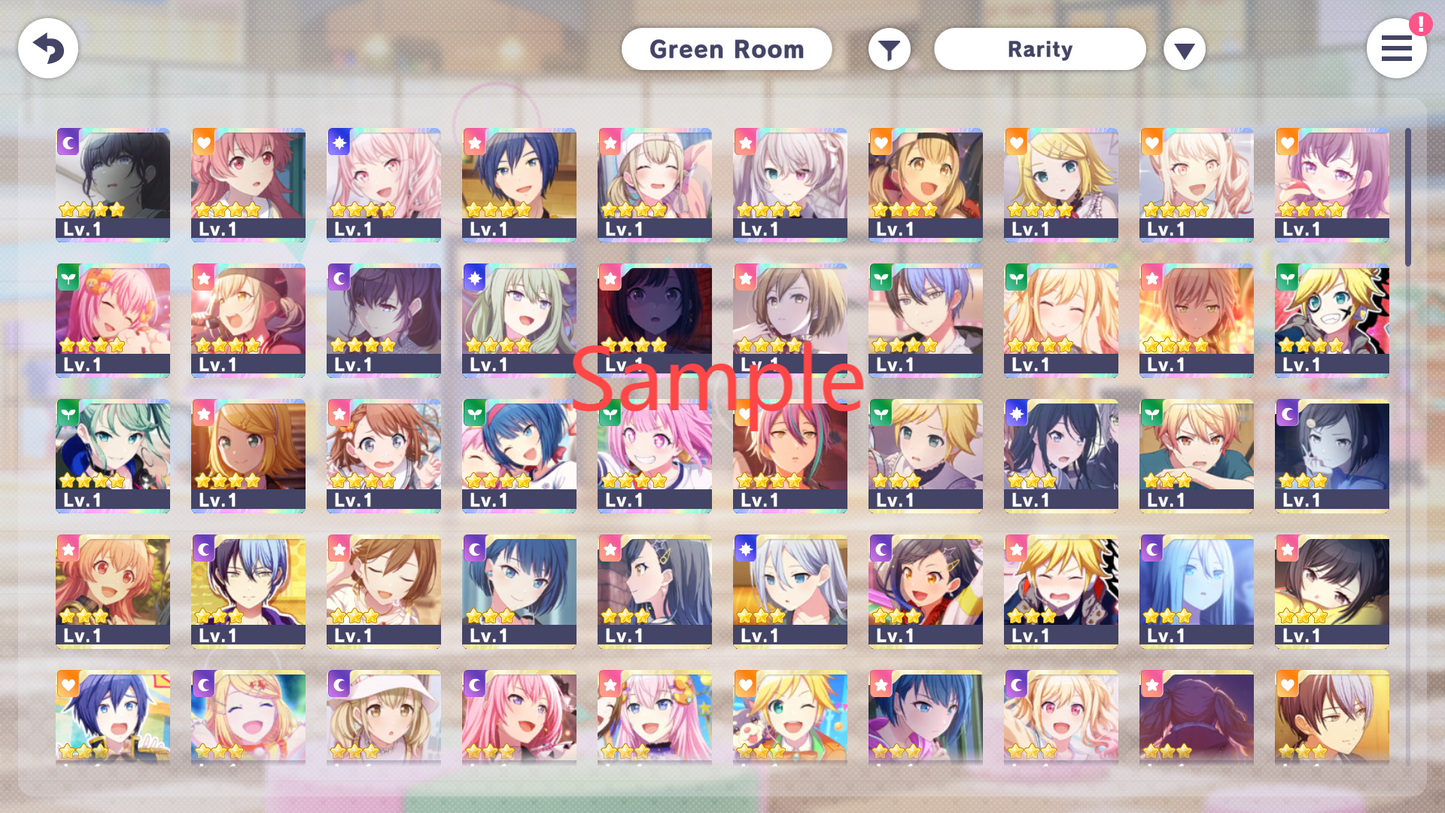1445x813 pixels.
Task: Open the Rarity sorting dropdown
Action: tap(1039, 48)
